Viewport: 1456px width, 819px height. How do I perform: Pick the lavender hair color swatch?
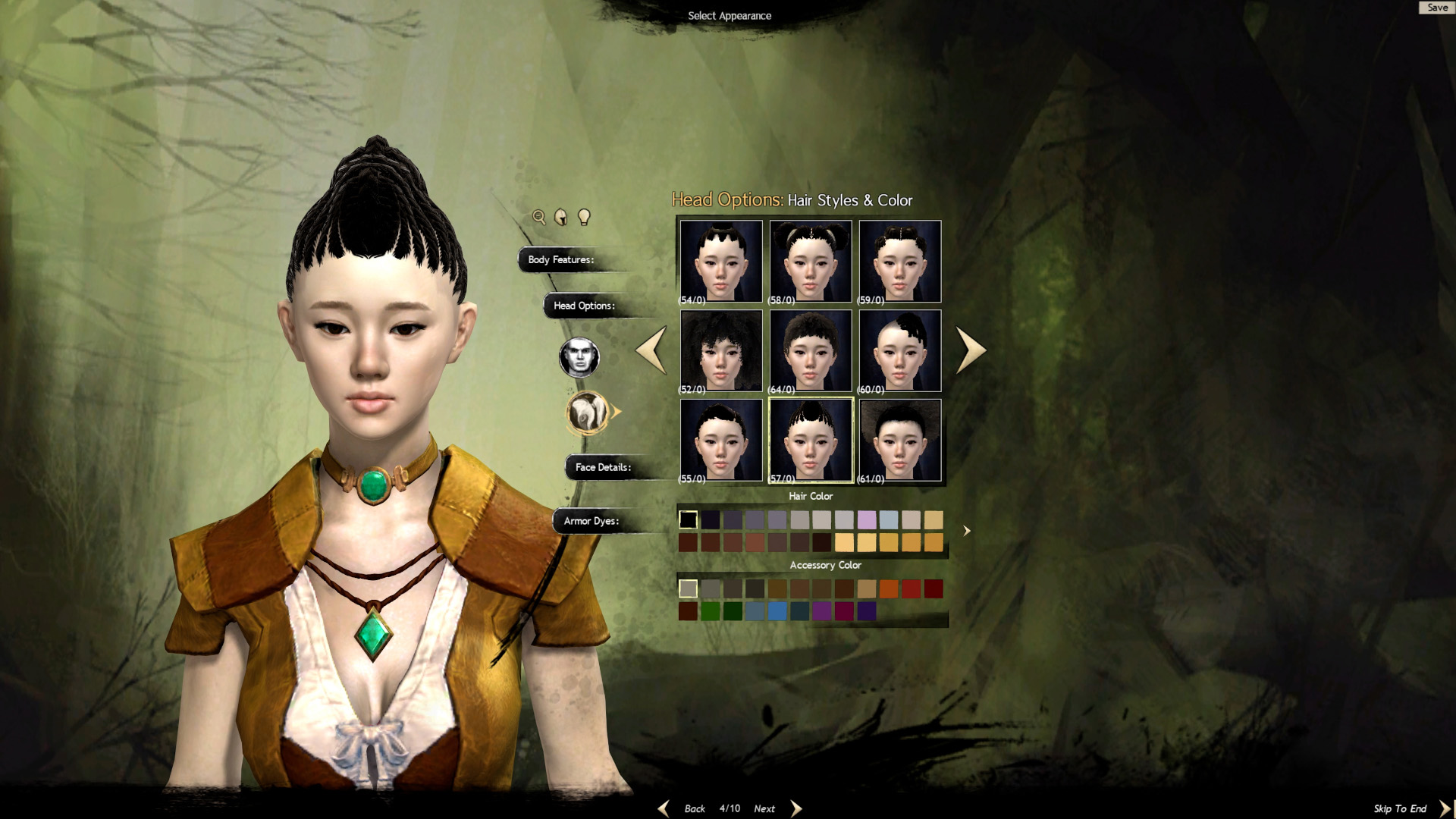tap(867, 519)
